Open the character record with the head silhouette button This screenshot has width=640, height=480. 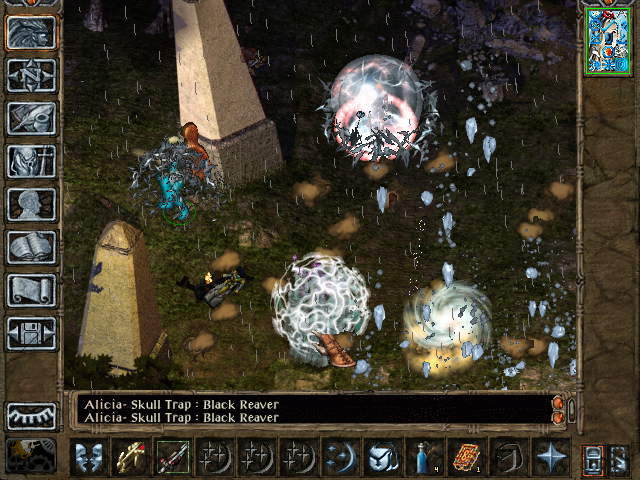[32, 205]
